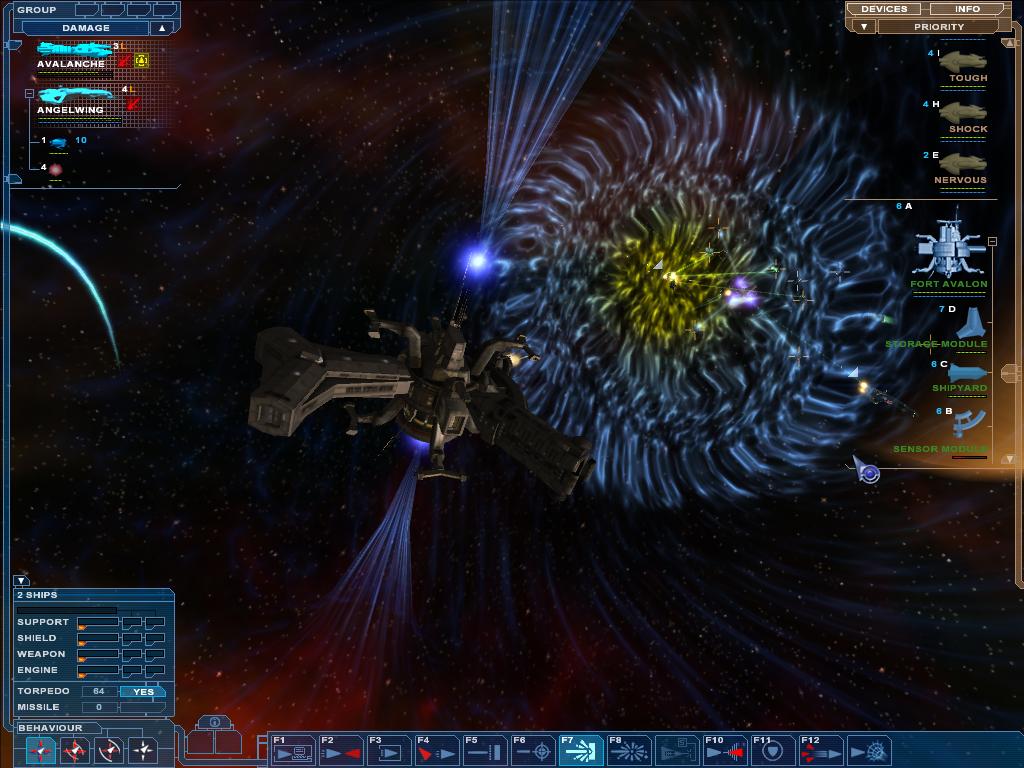The image size is (1024, 768).
Task: Choose the fourth behaviour icon with white star
Action: coord(143,749)
